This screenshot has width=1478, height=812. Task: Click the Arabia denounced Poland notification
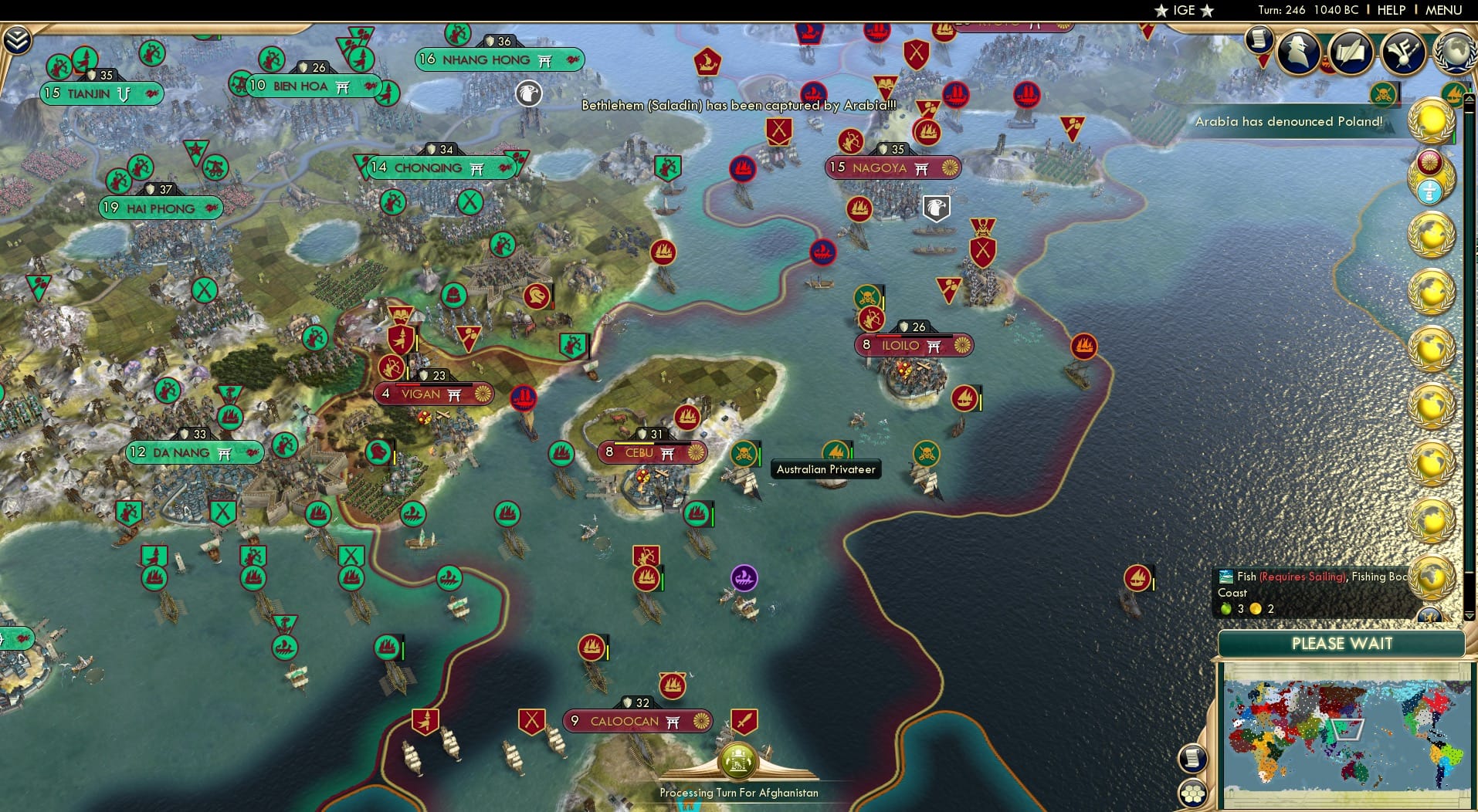(x=1290, y=121)
